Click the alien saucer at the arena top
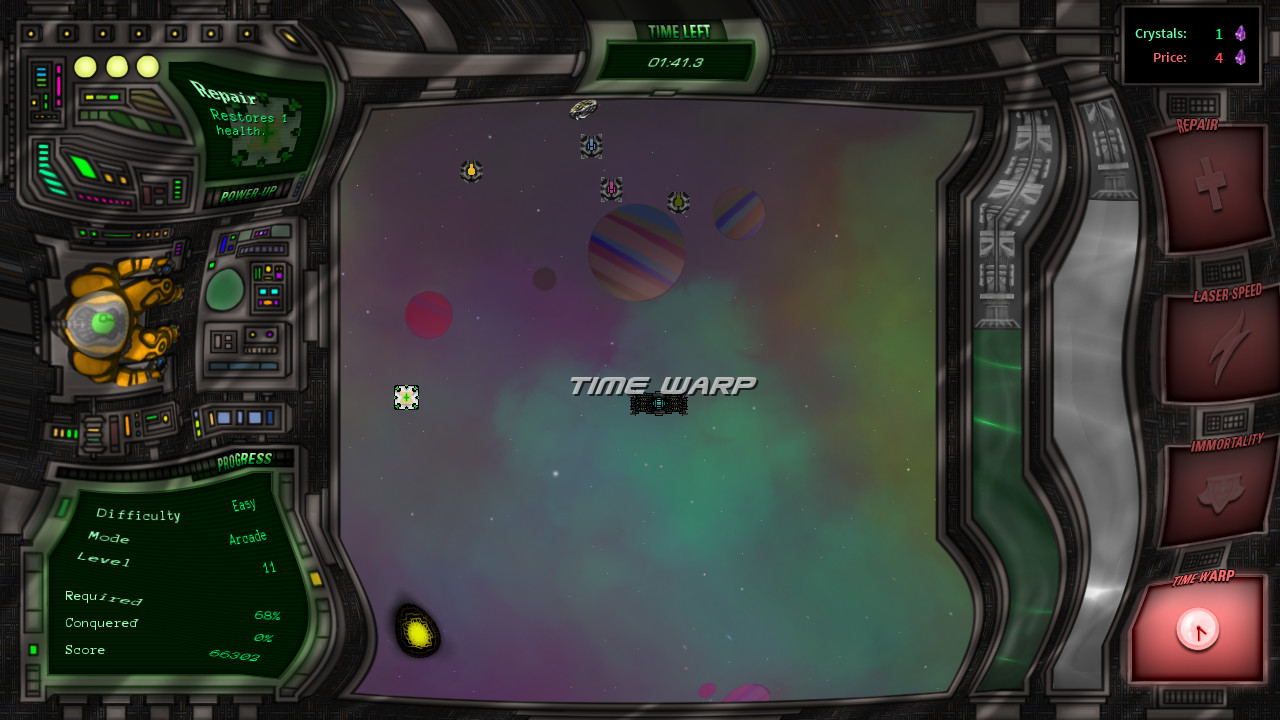Screen dimensions: 1280x720 [x=584, y=109]
